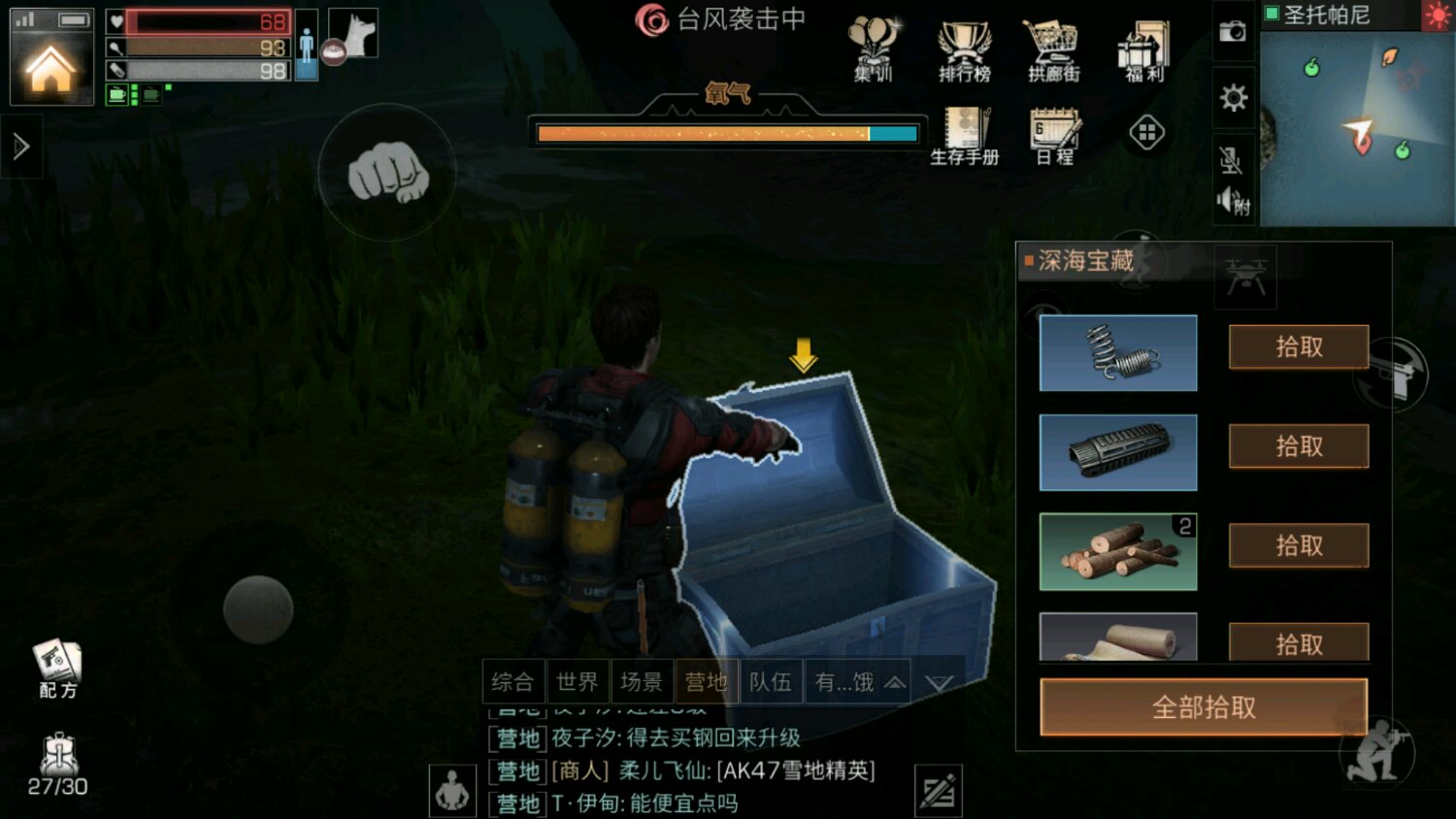This screenshot has height=819, width=1456.
Task: Switch to the 世界 chat tab
Action: point(578,682)
